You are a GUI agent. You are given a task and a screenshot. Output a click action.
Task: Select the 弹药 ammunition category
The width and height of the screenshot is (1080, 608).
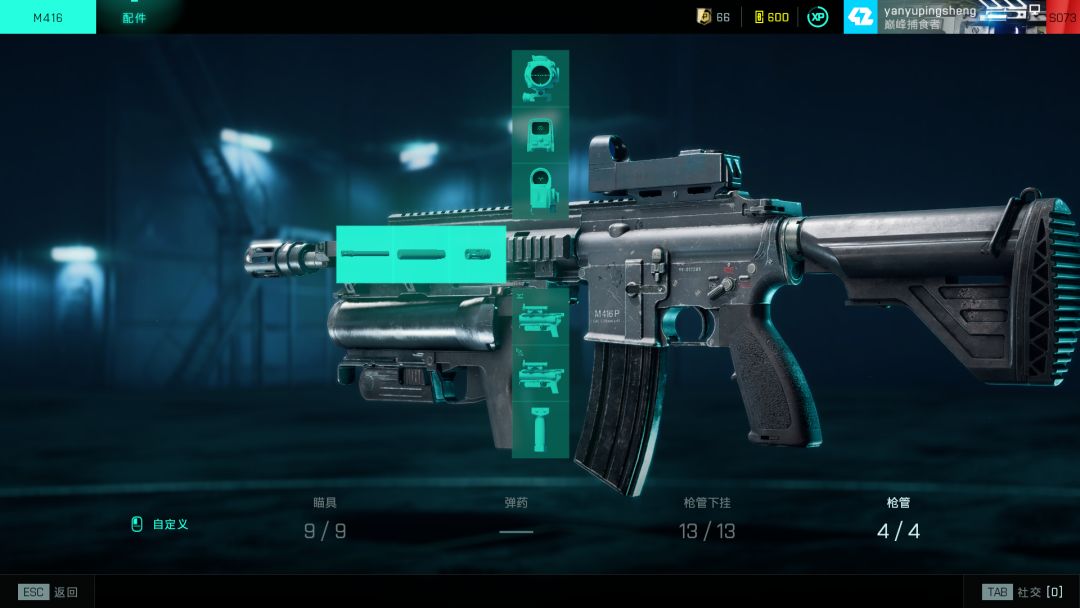tap(516, 519)
